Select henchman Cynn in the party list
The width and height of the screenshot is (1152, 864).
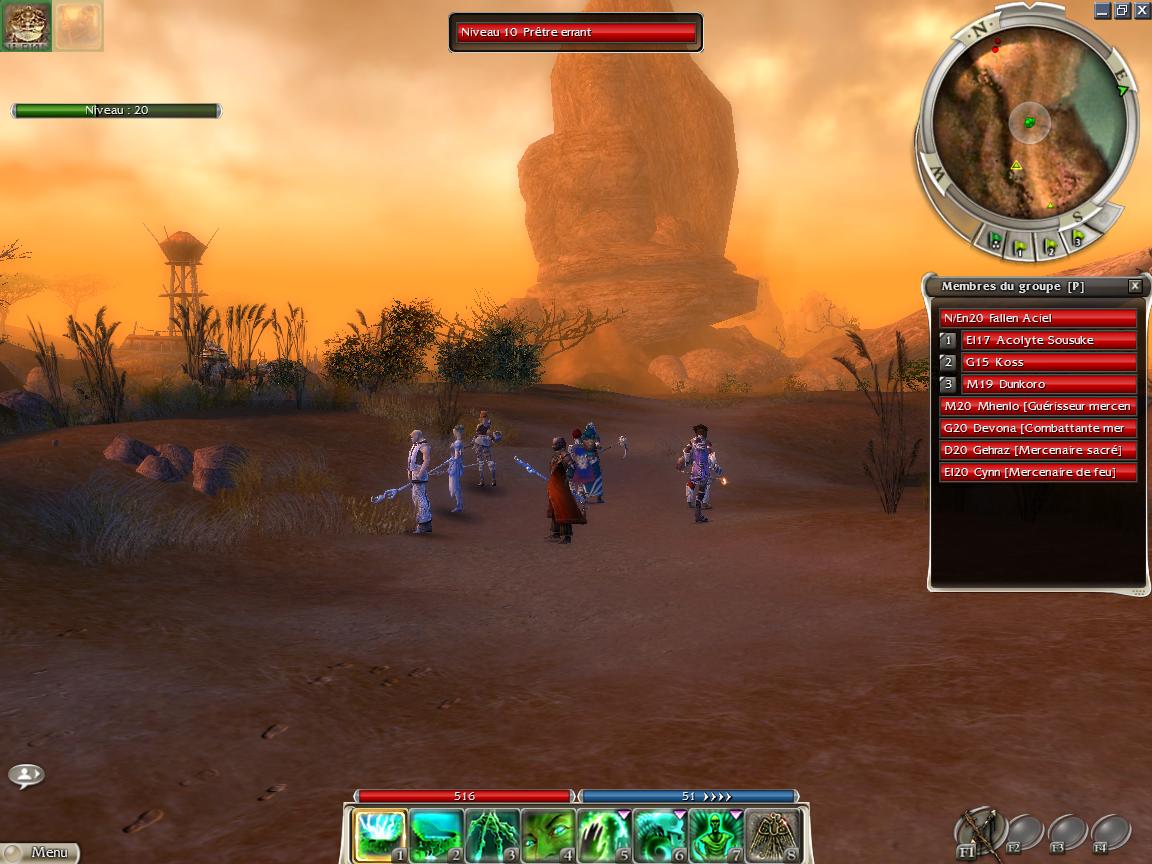click(x=1038, y=472)
